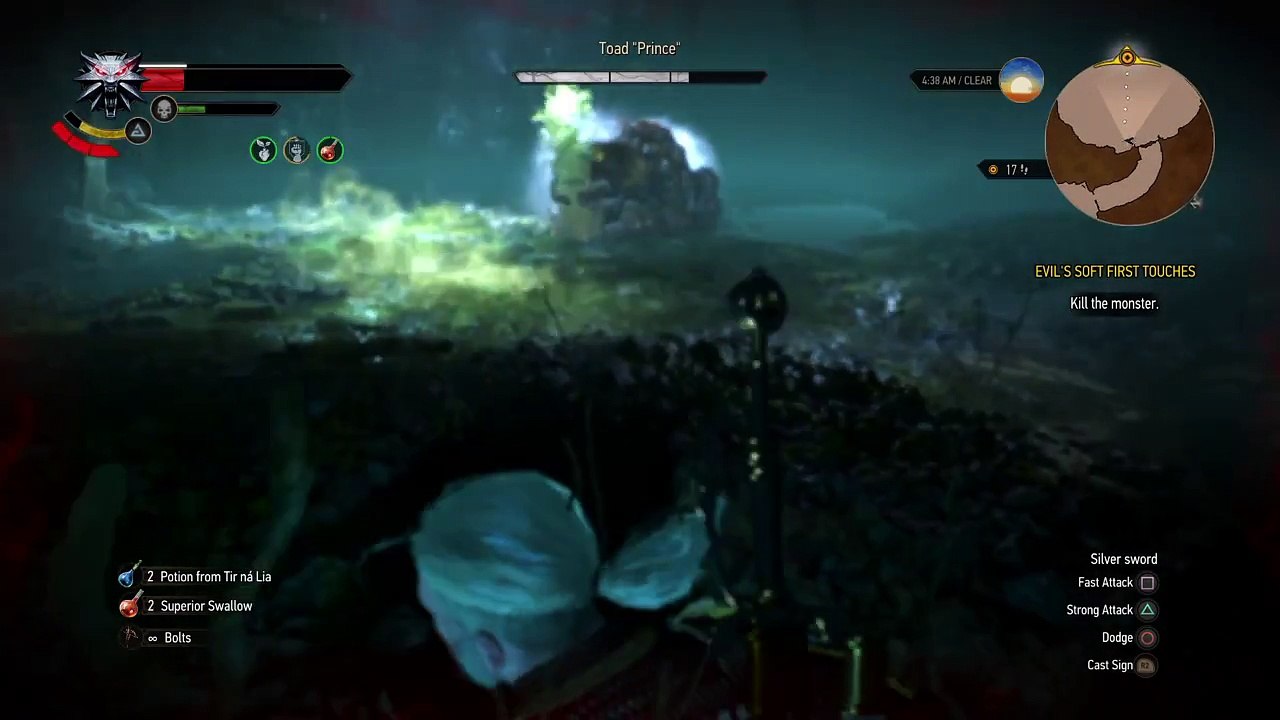Inspect the apple food buff icon
Viewport: 1280px width, 720px height.
click(x=263, y=150)
